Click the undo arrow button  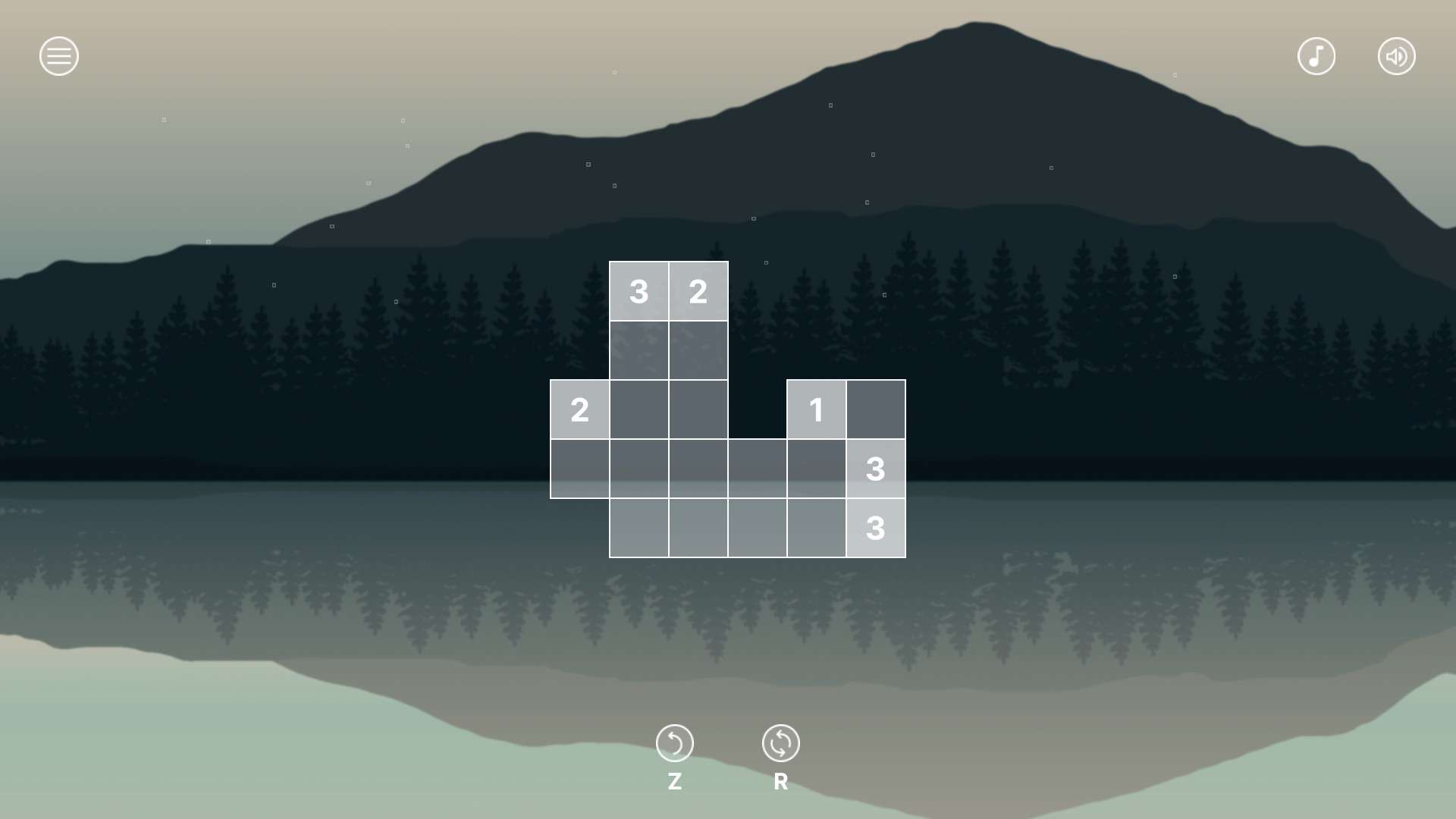[x=674, y=743]
